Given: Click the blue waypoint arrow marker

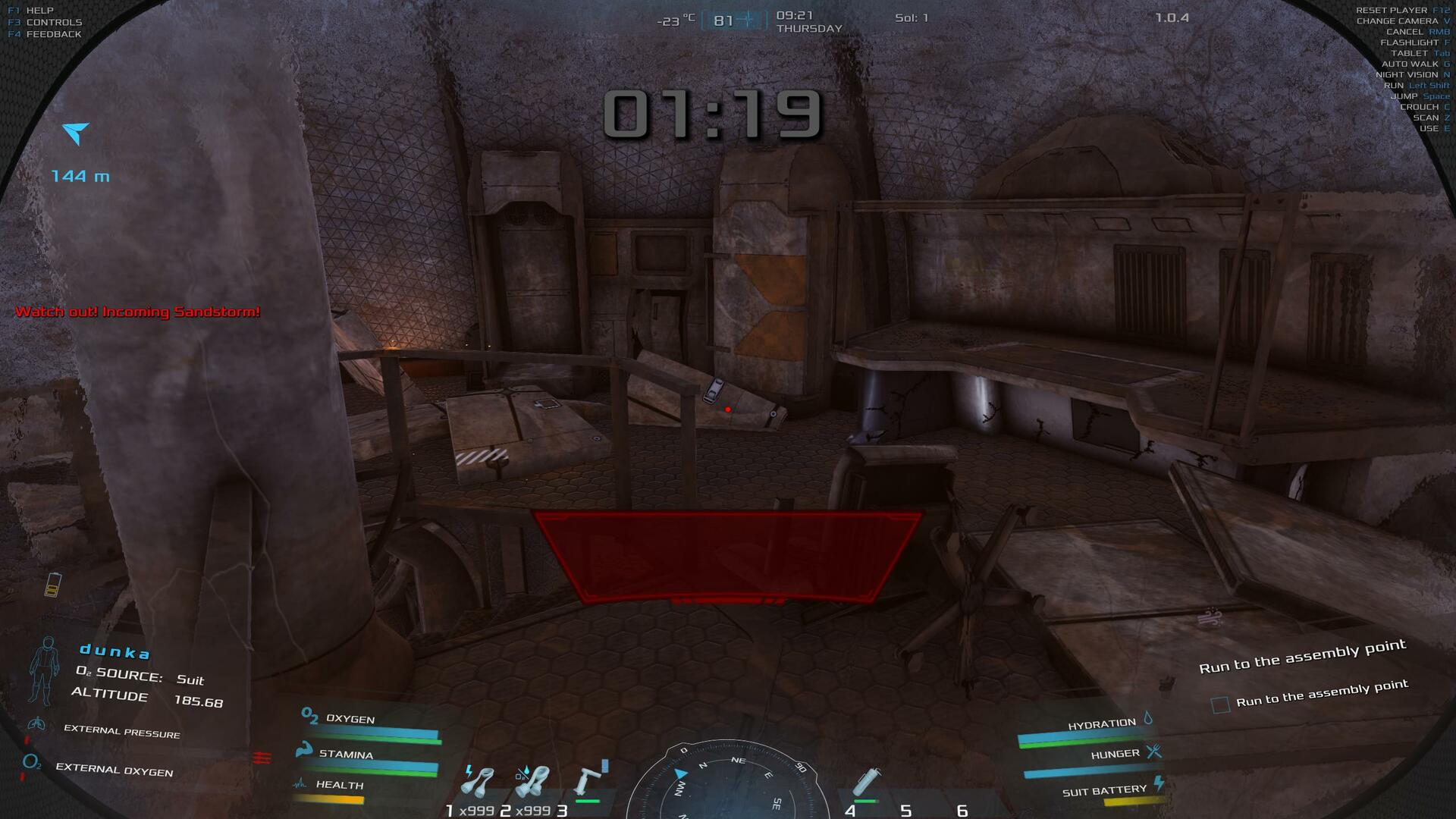Looking at the screenshot, I should pos(76,133).
